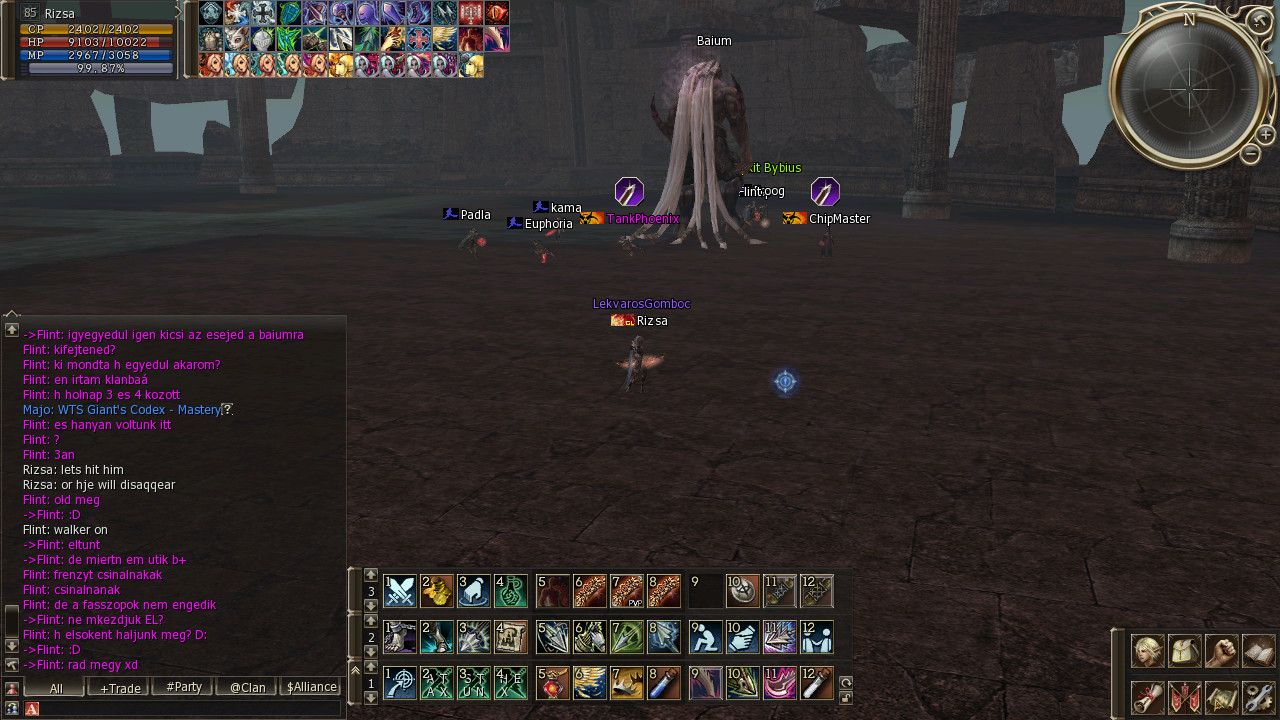Open the skills book icon
The height and width of the screenshot is (720, 1280).
pos(1259,651)
